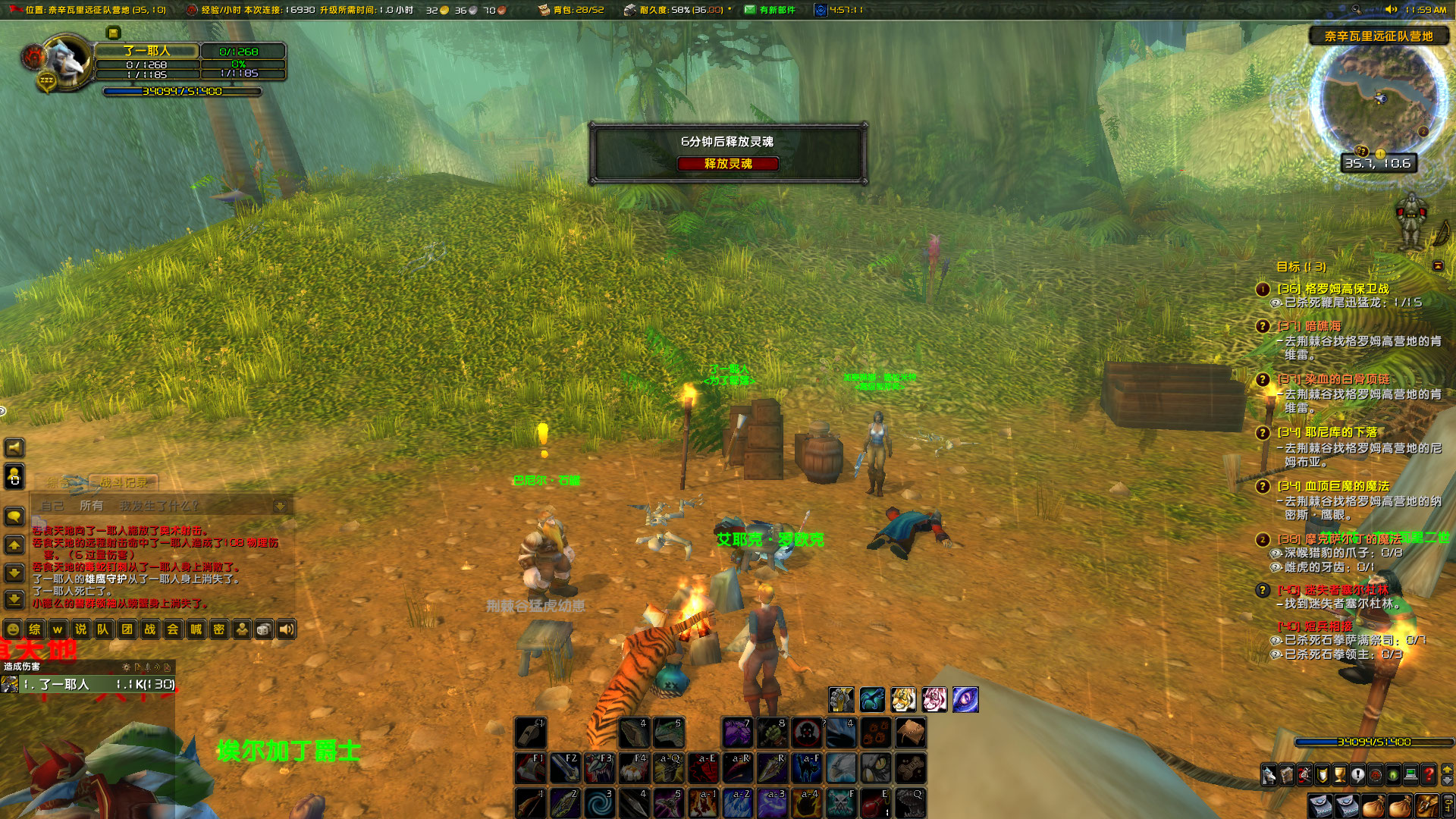This screenshot has height=819, width=1456.
Task: Open the system menu computer icon
Action: pos(1410,774)
